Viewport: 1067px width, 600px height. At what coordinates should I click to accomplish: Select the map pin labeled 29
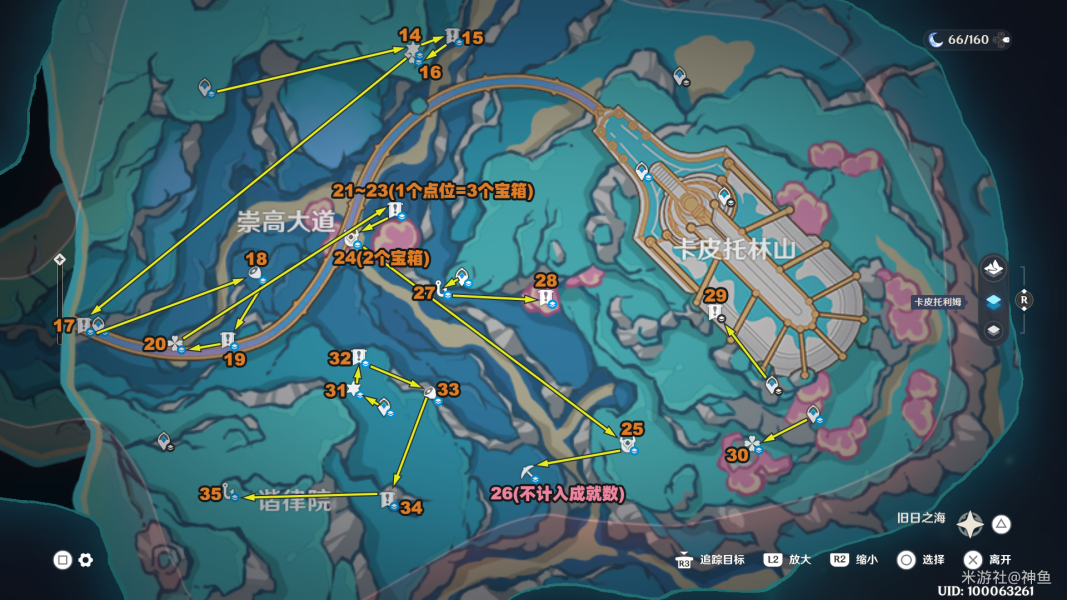714,313
